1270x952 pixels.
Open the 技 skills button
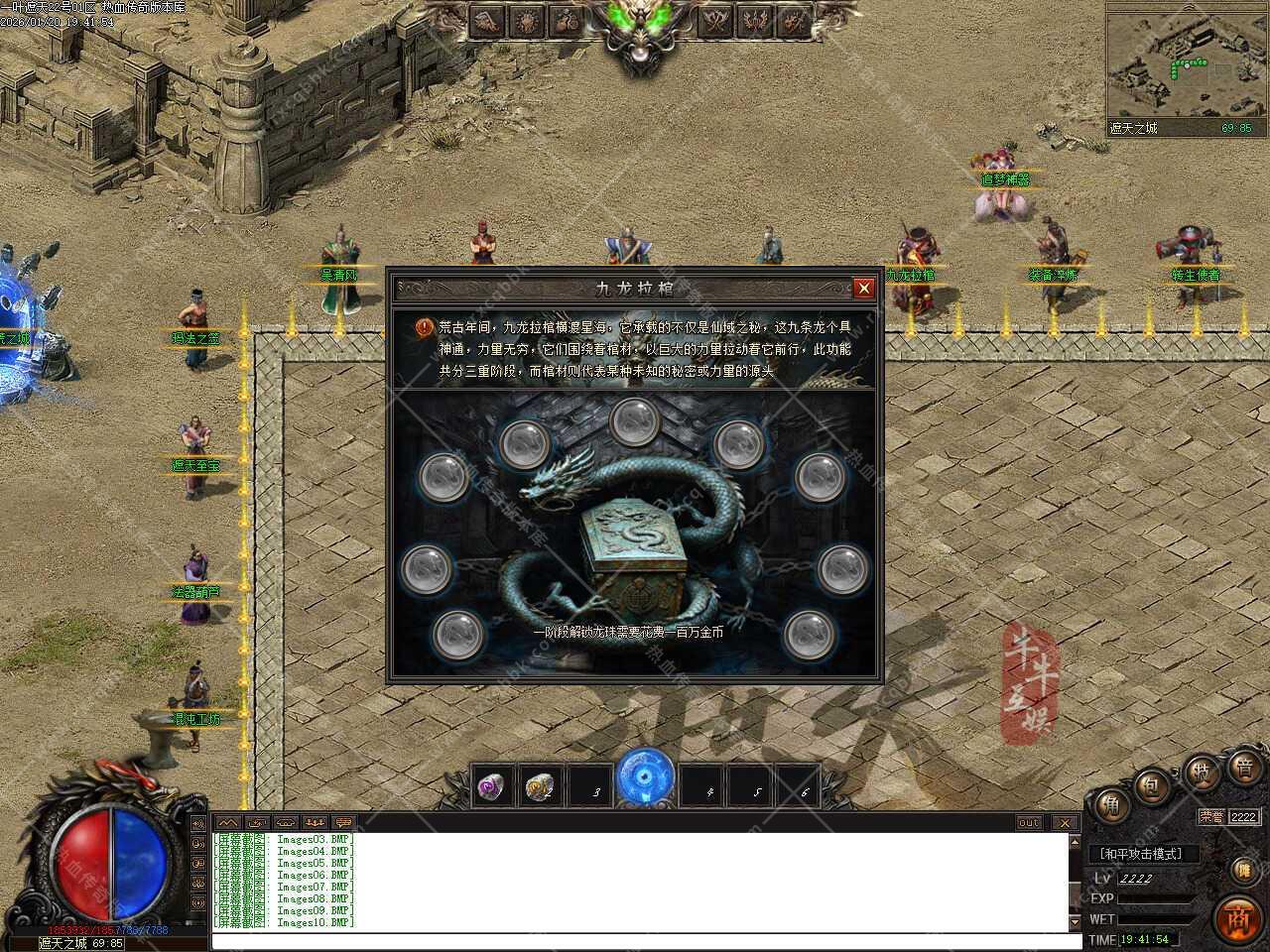[x=1202, y=773]
